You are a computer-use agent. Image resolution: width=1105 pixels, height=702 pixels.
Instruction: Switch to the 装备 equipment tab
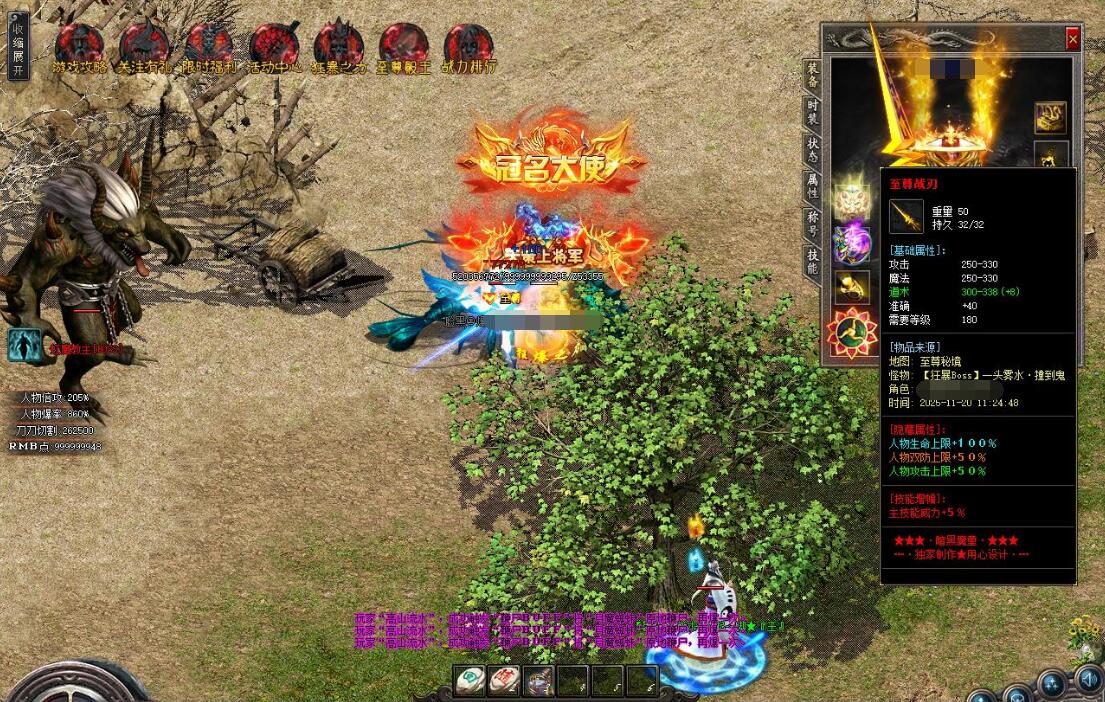click(x=813, y=74)
